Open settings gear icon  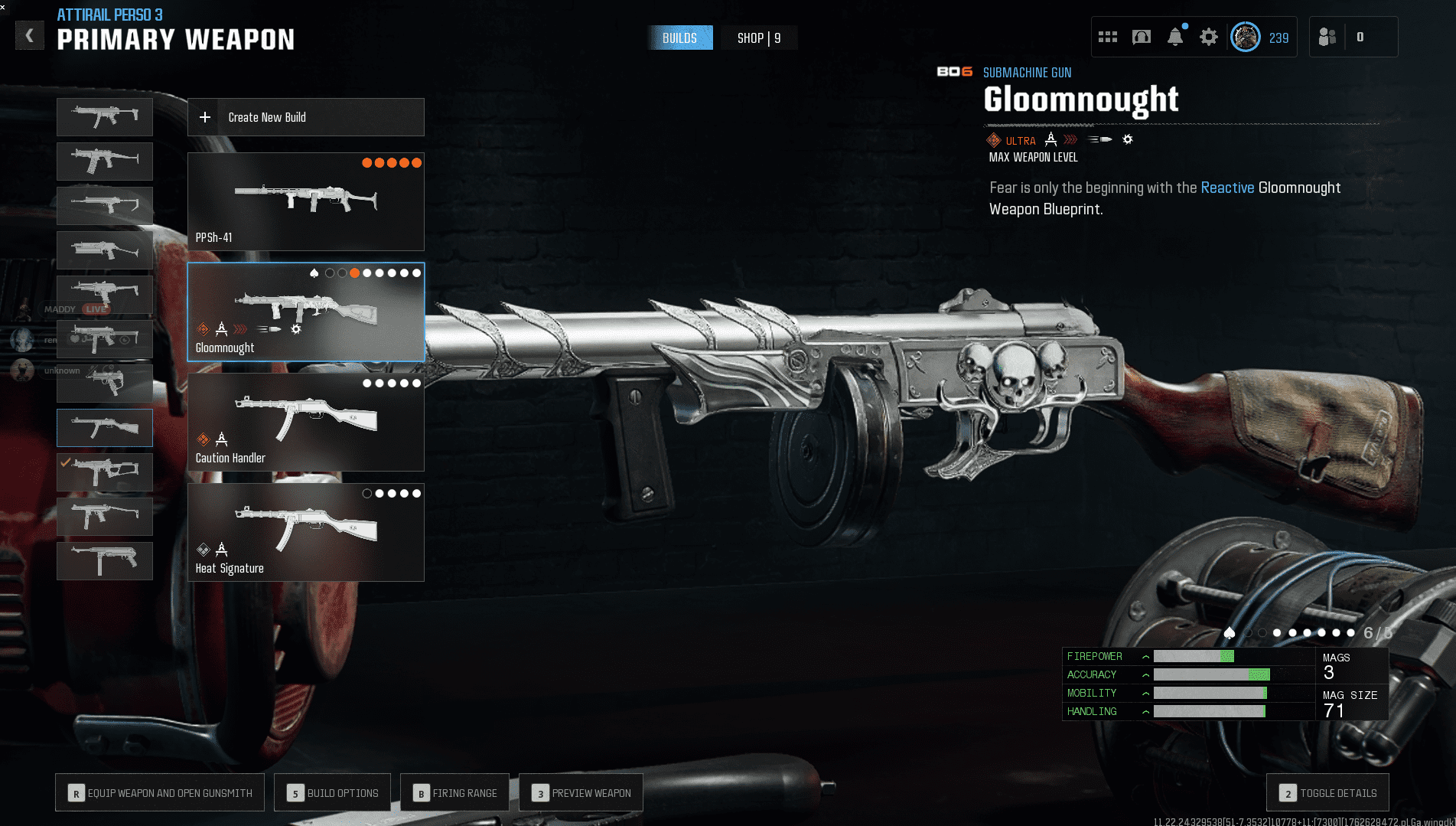[x=1208, y=37]
